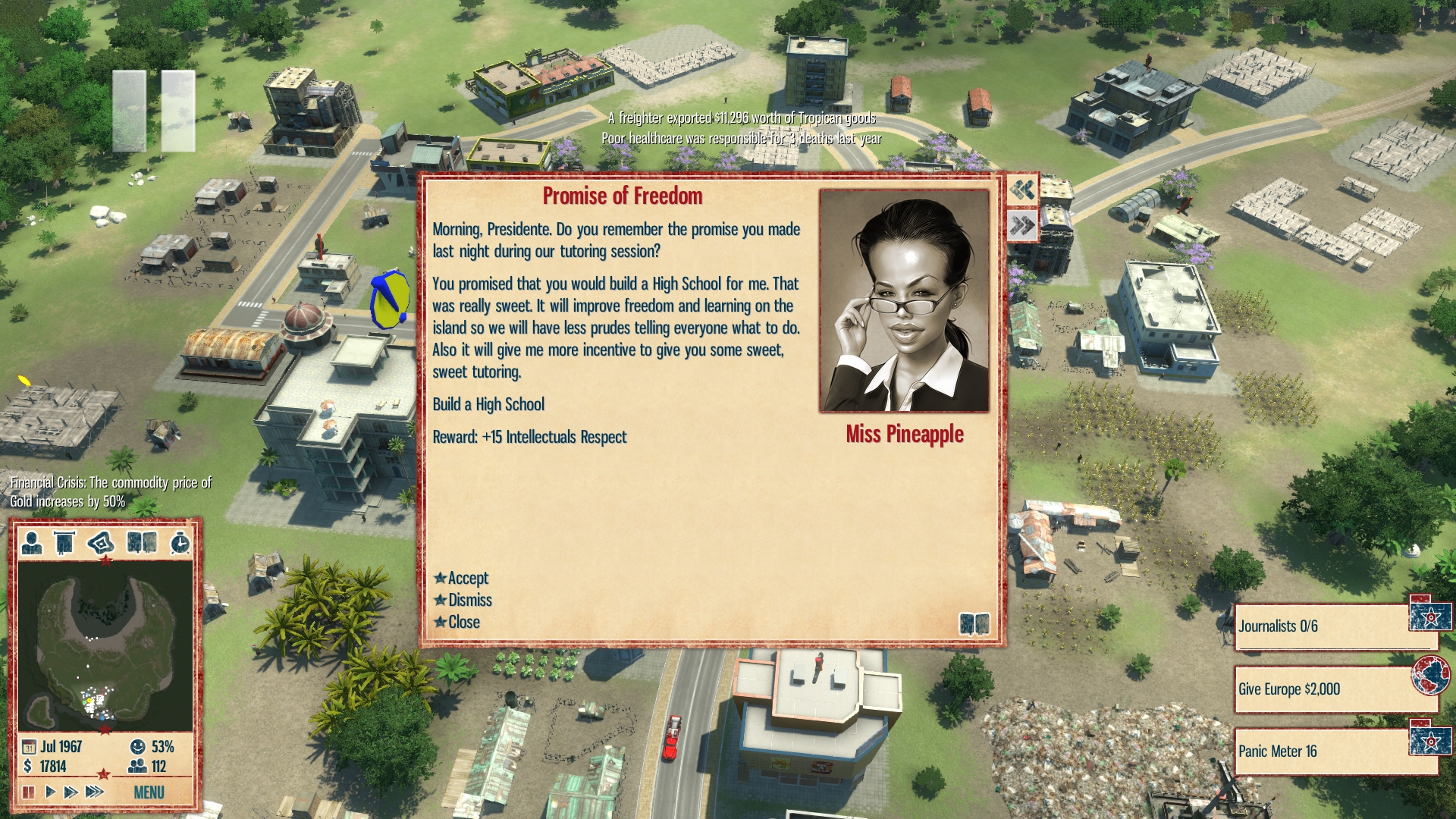This screenshot has width=1456, height=819.
Task: Select the Panic Meter 16 objective
Action: point(1323,752)
